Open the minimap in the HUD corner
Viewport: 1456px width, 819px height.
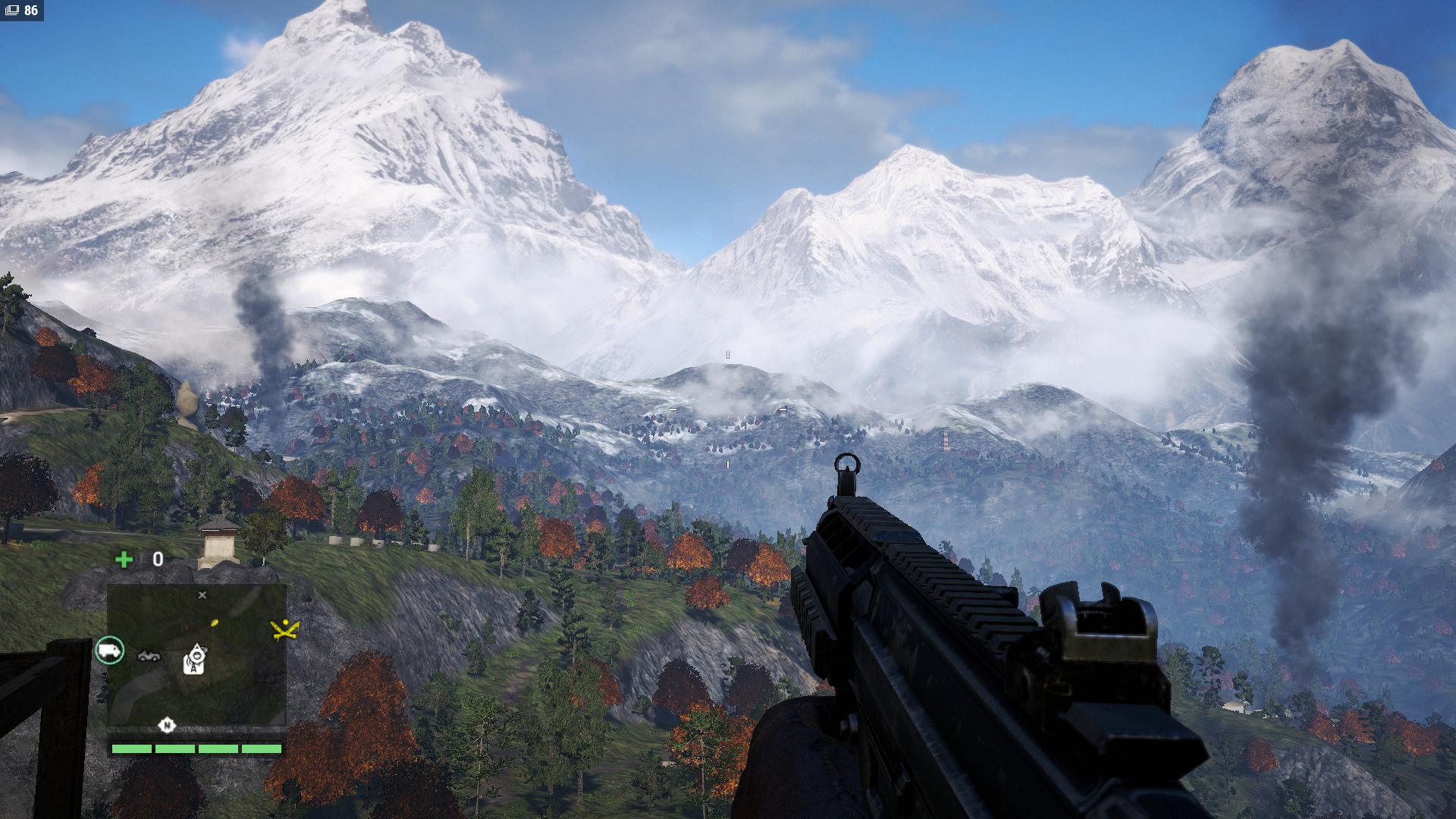tap(196, 654)
